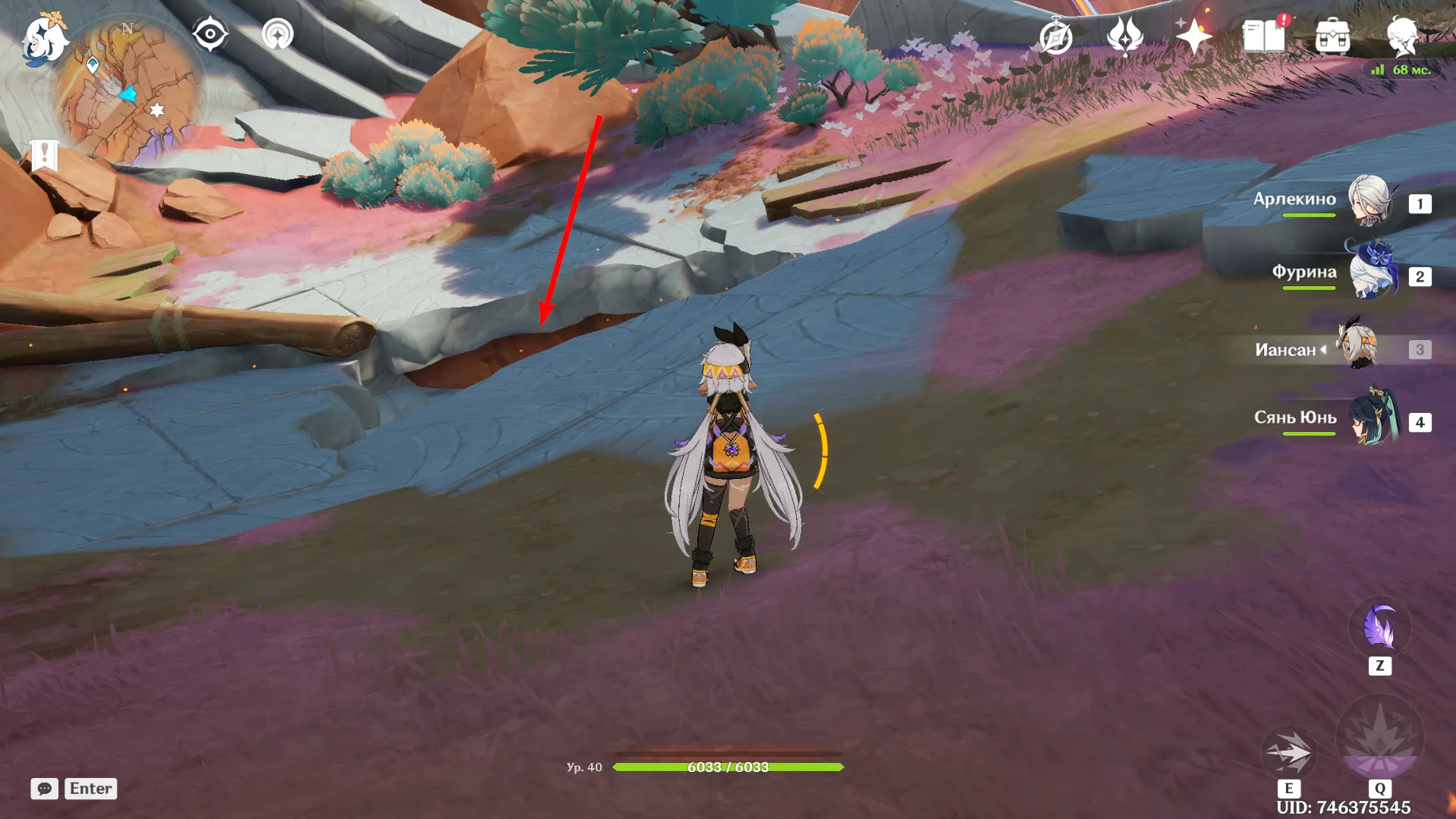Open the battle pass flame icon
The width and height of the screenshot is (1456, 819).
click(x=1124, y=36)
